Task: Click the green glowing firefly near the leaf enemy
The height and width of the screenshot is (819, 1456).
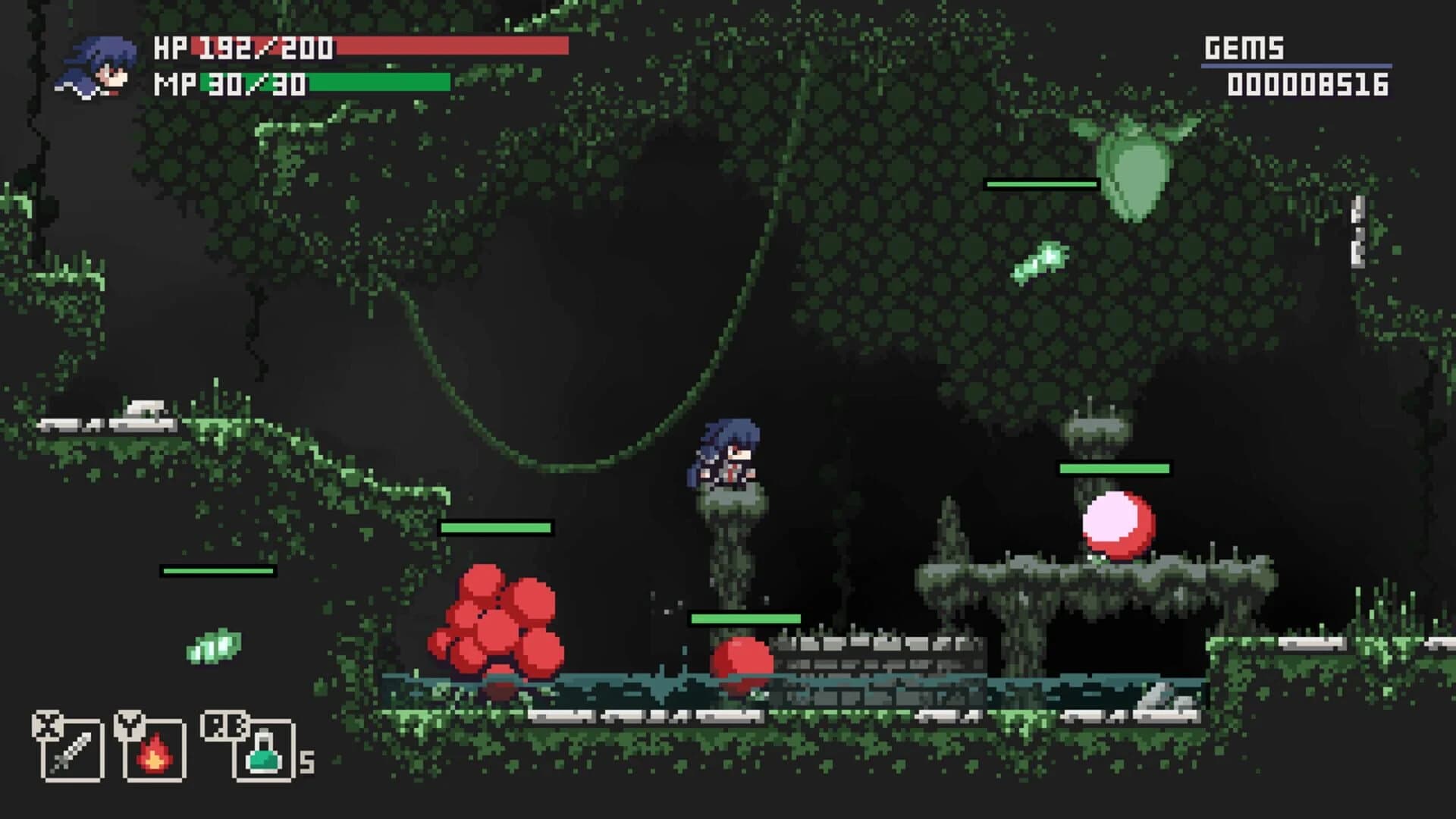Action: tap(1040, 262)
